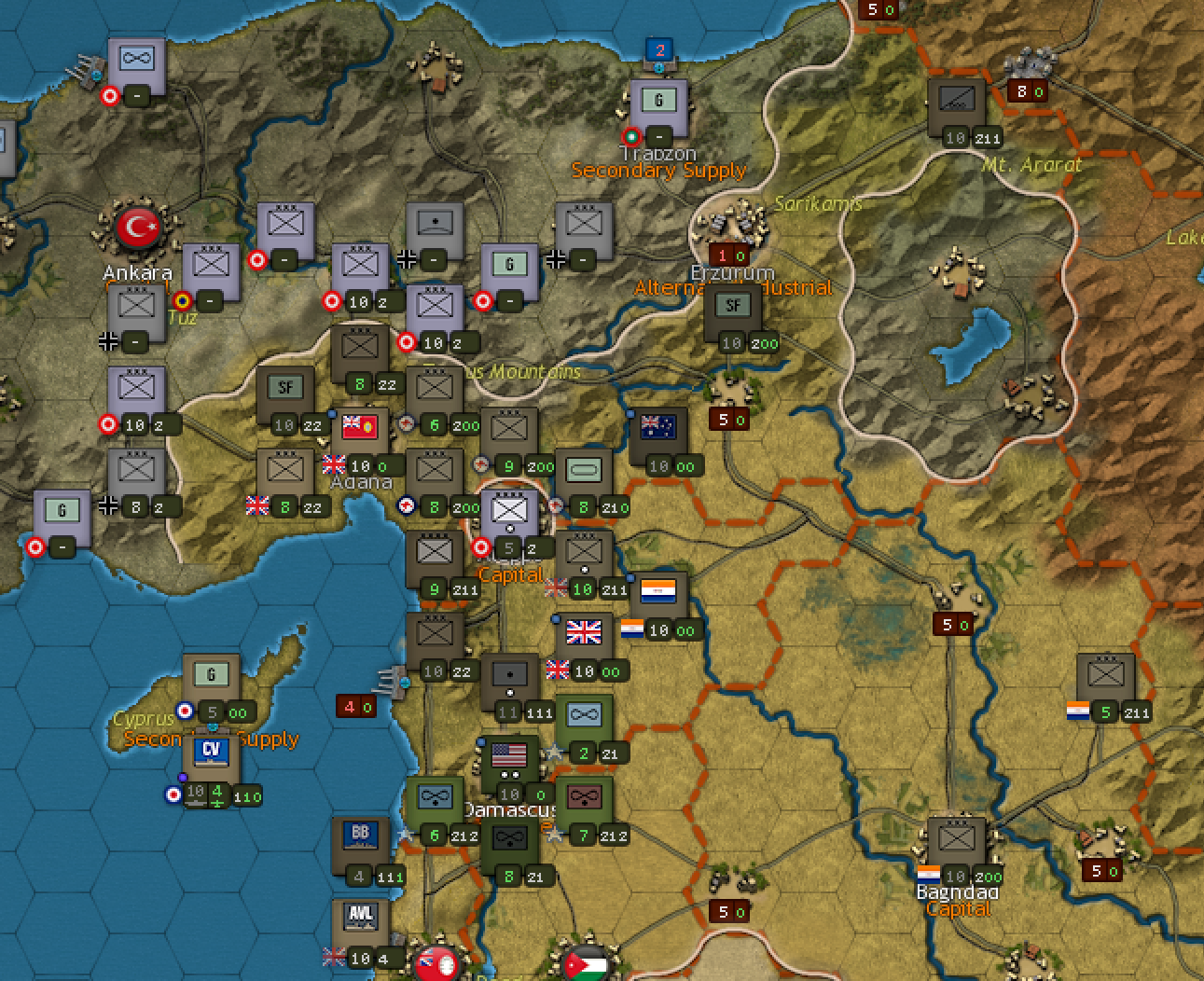Screen dimensions: 1204x981
Task: Select the AVL auxiliary carrier counter
Action: coord(360,916)
